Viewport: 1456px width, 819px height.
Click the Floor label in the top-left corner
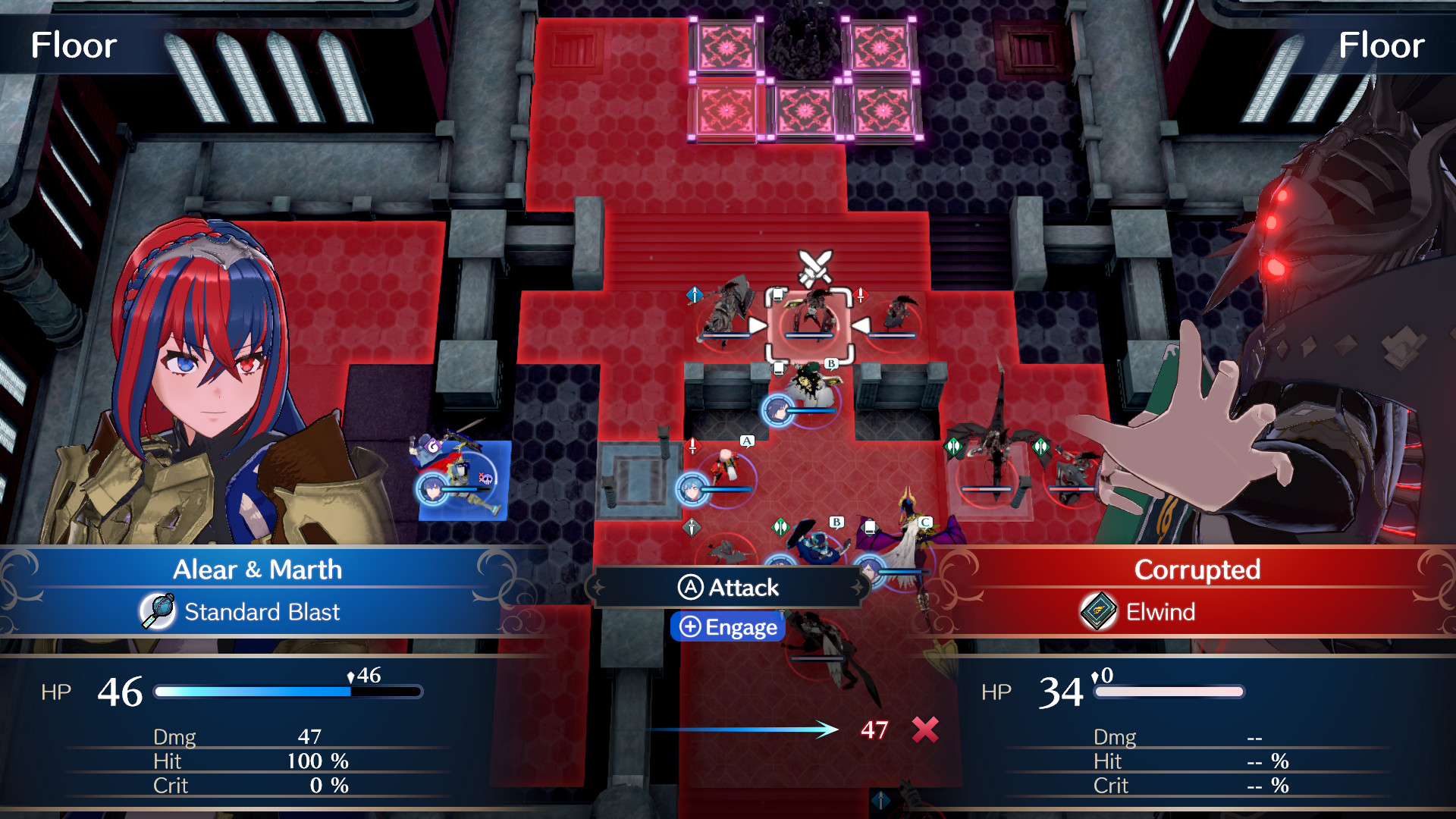click(74, 45)
